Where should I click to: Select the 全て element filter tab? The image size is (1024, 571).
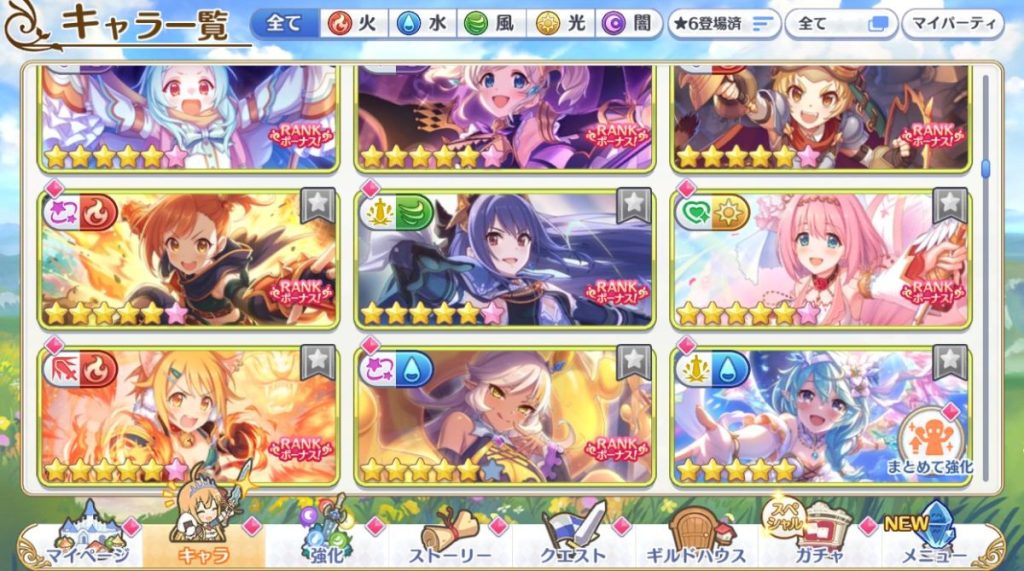tap(285, 23)
